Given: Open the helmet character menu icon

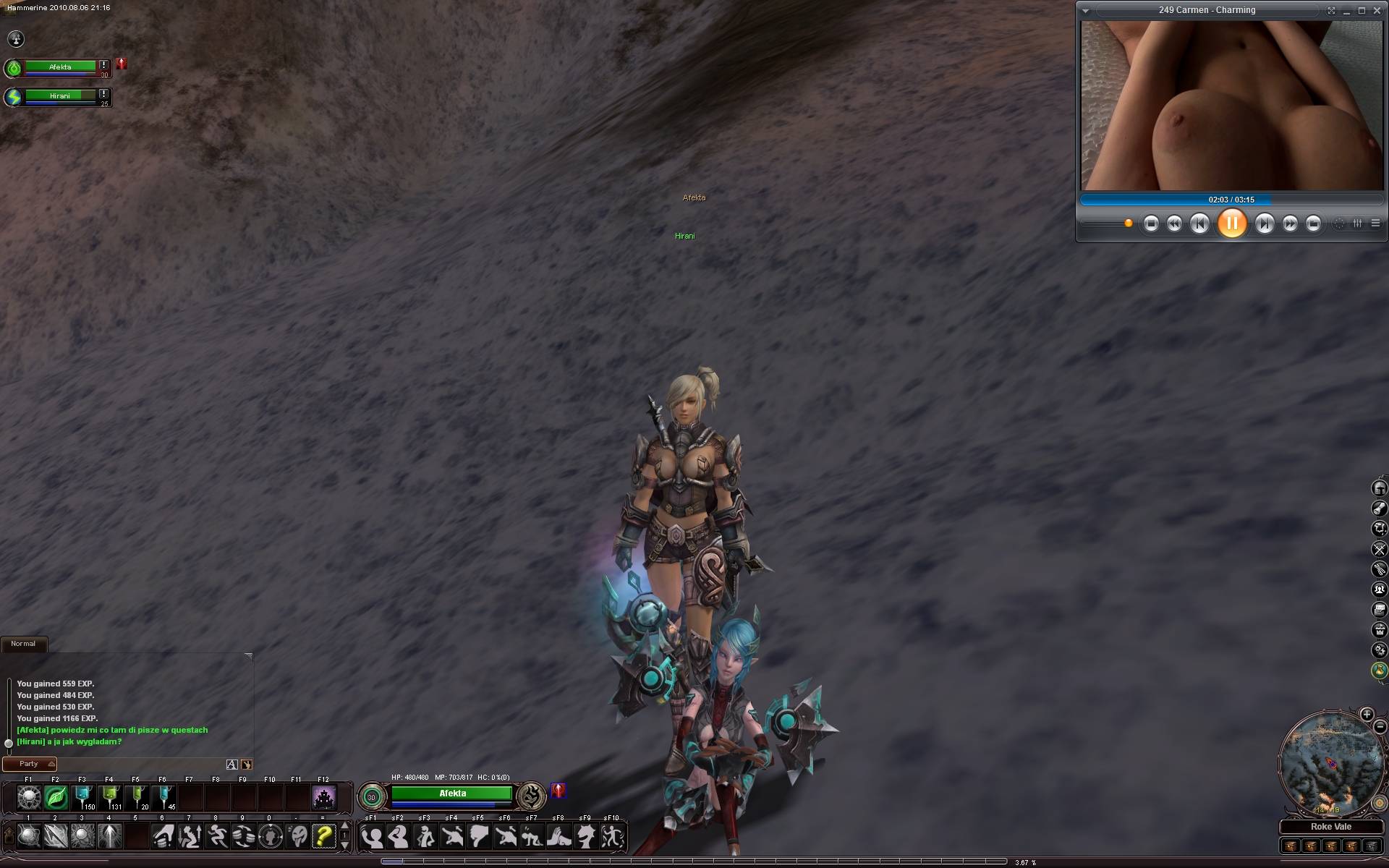Looking at the screenshot, I should (1380, 488).
